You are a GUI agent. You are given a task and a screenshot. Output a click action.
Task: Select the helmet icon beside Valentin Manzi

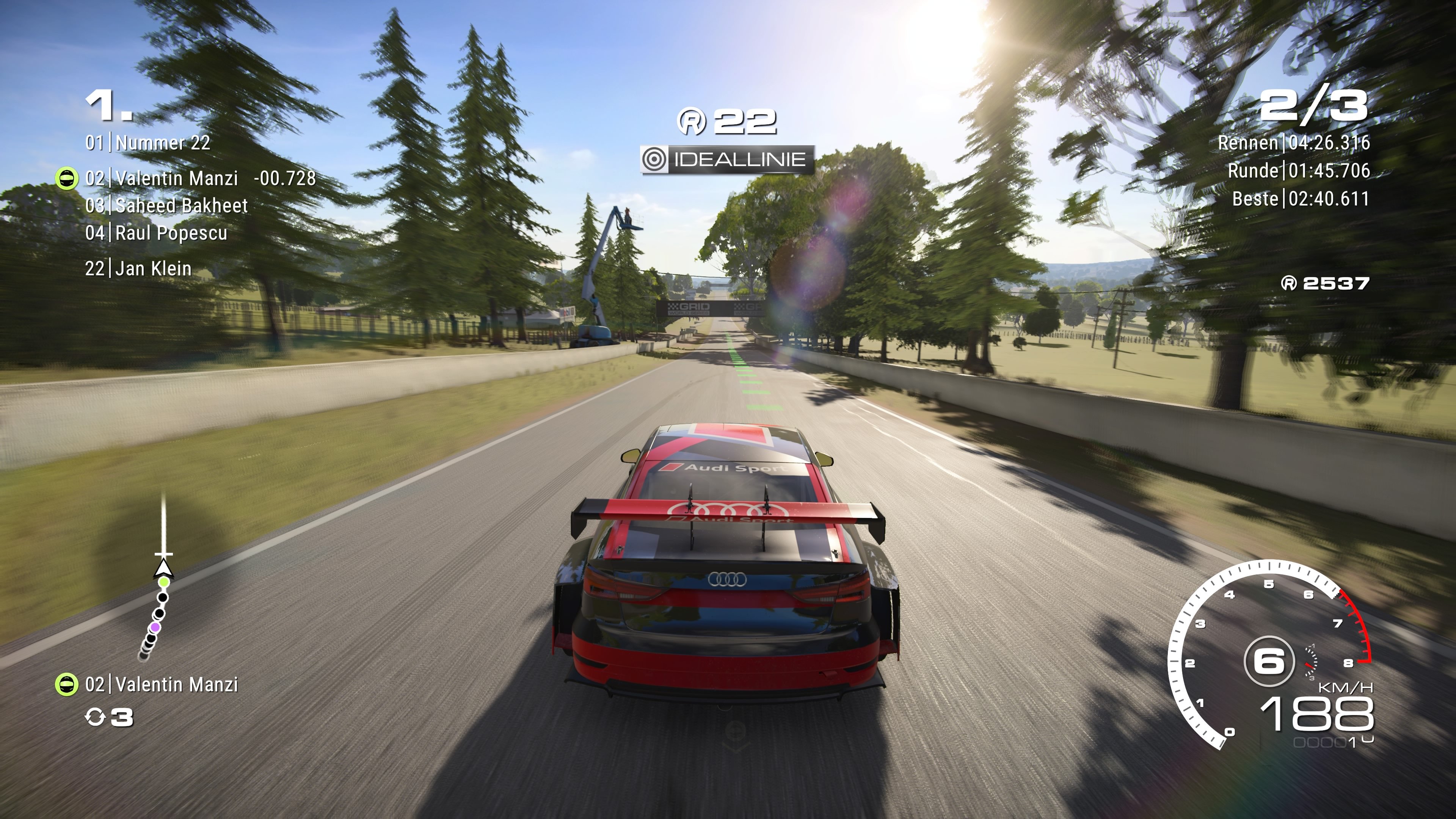point(67,178)
